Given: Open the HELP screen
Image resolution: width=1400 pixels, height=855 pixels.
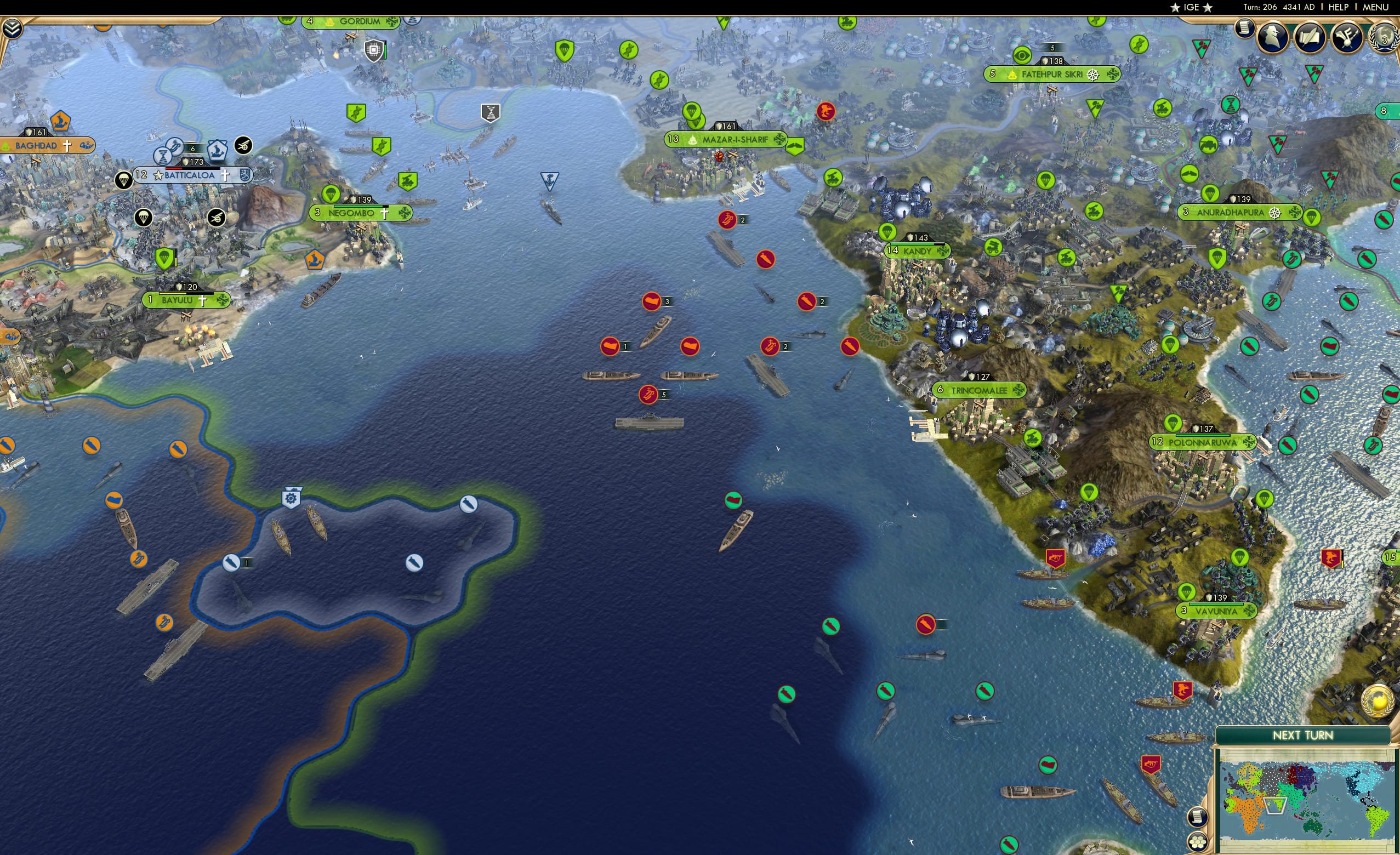Looking at the screenshot, I should 1339,7.
